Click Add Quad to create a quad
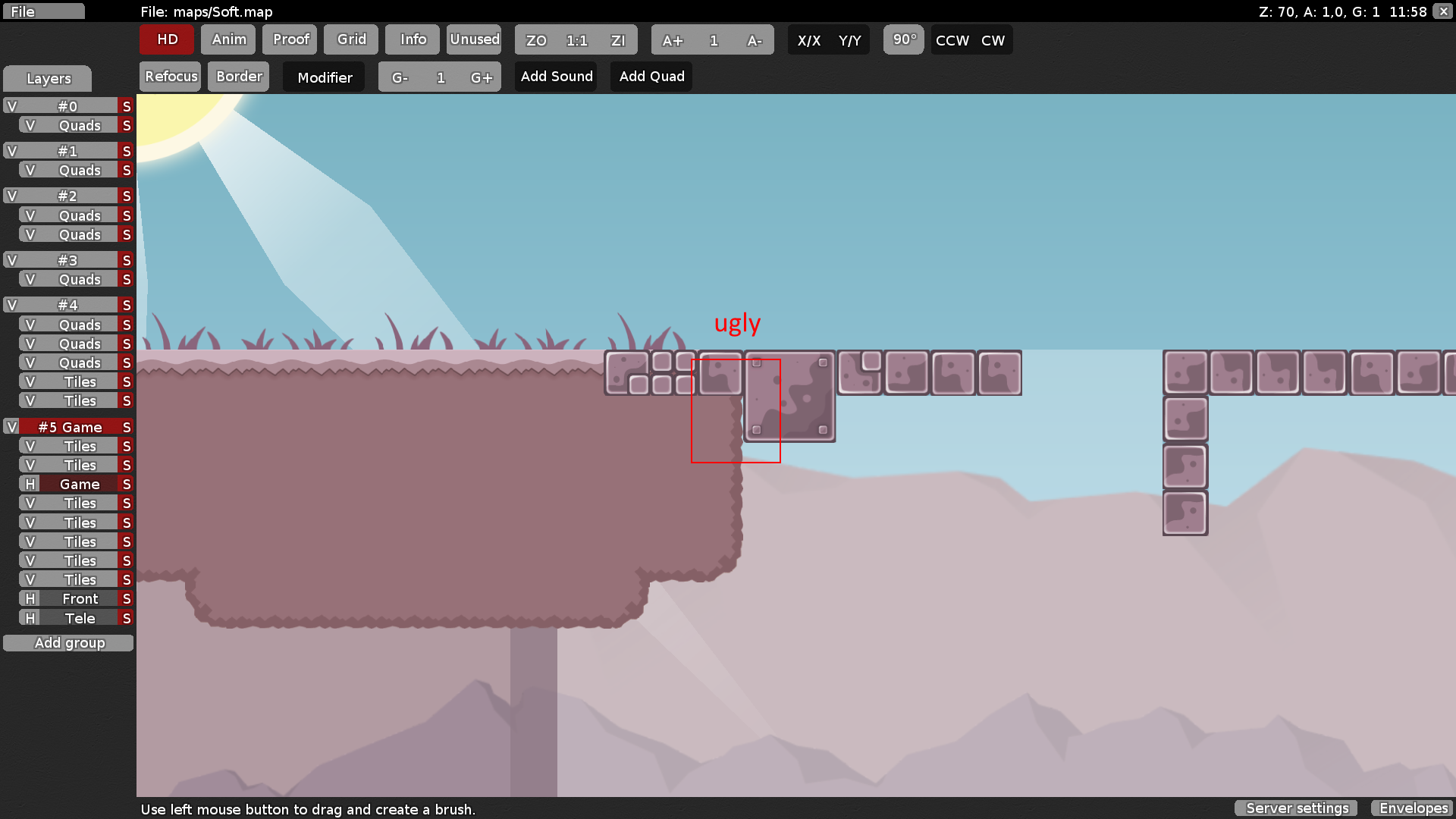Screen dimensions: 1456x819 651,76
